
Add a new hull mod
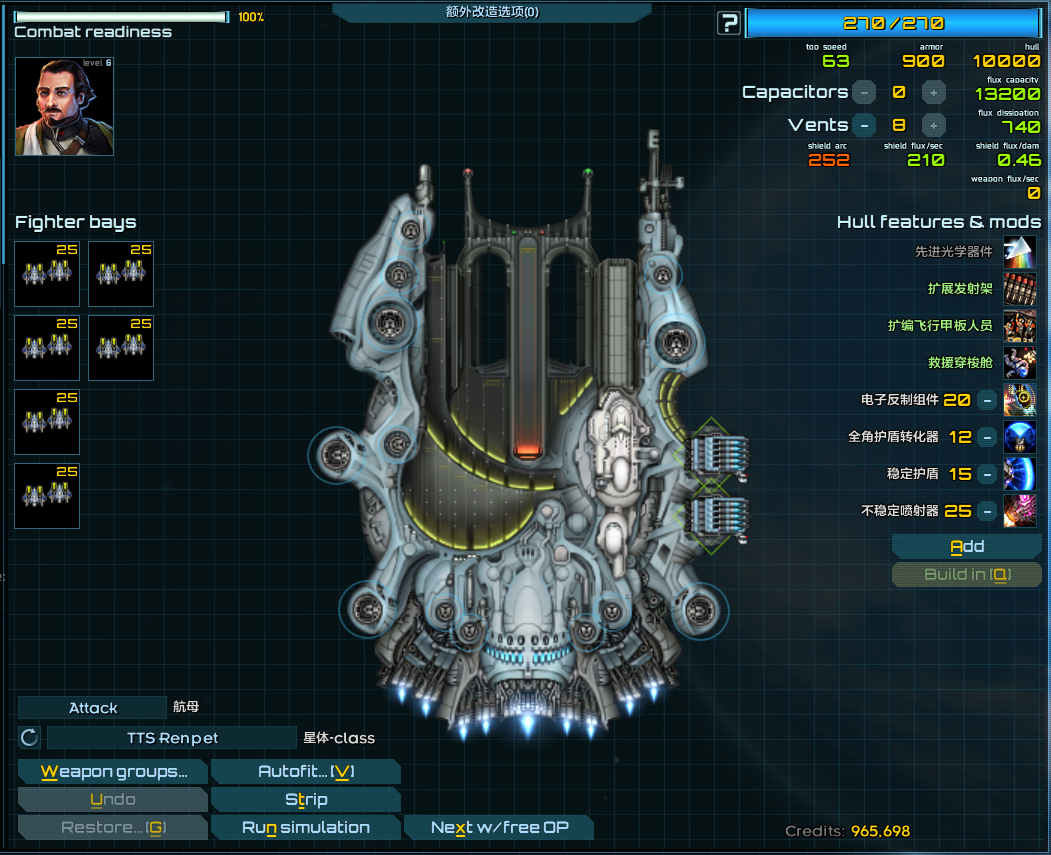tap(966, 547)
